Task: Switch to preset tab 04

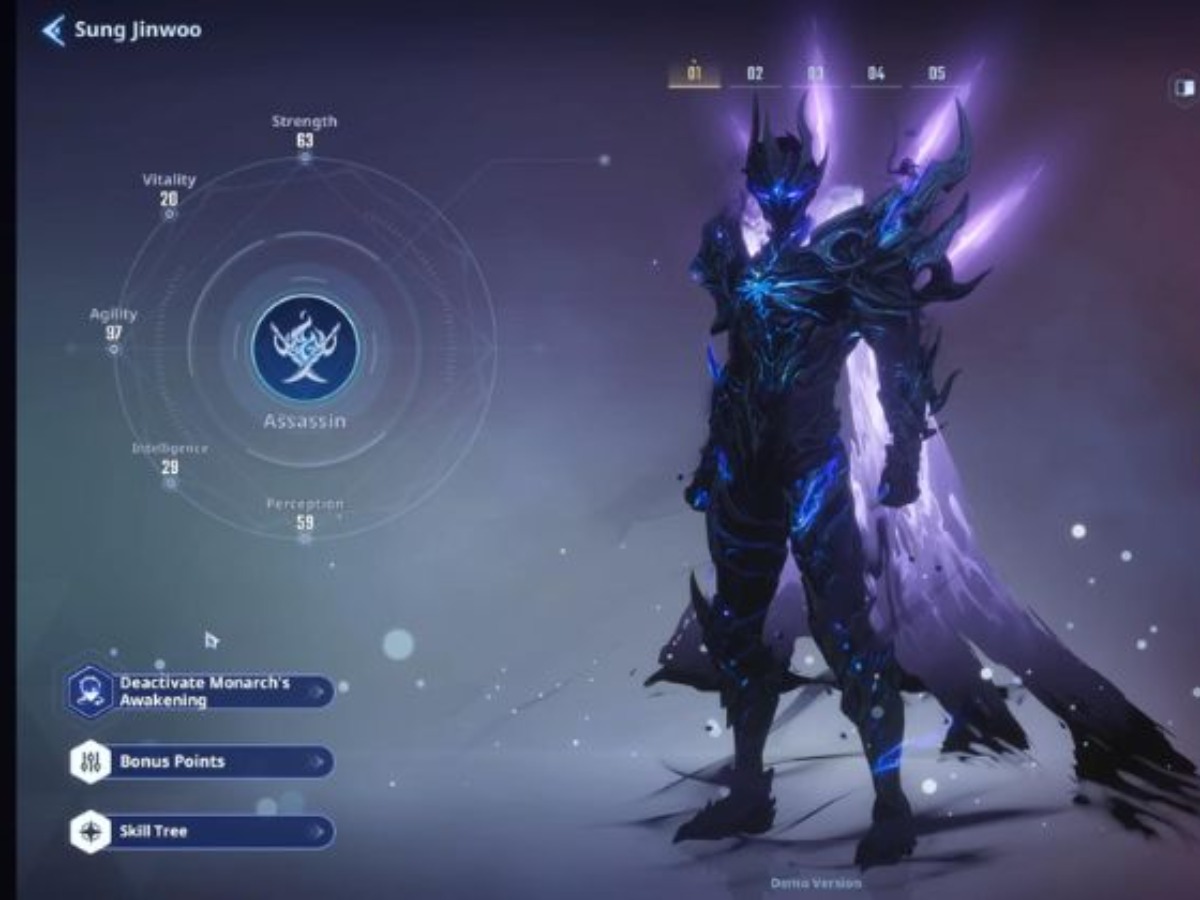Action: (876, 74)
